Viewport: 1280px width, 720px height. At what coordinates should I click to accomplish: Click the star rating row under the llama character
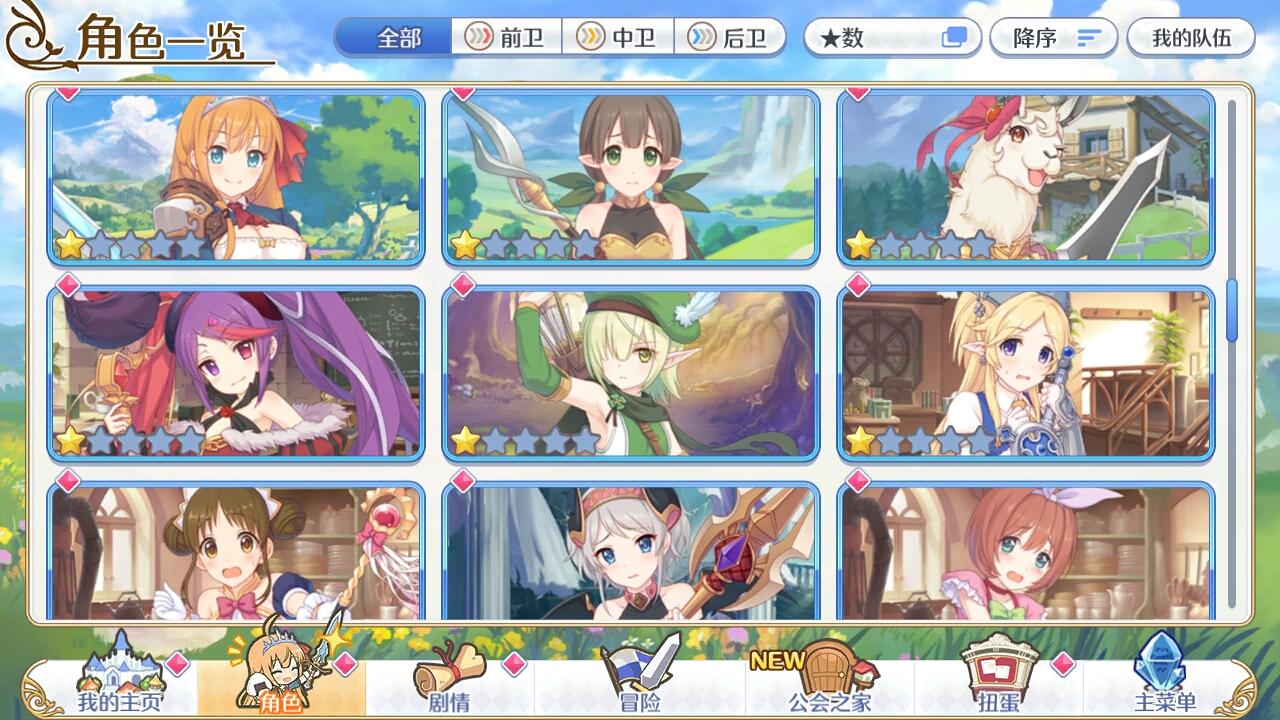(x=918, y=241)
